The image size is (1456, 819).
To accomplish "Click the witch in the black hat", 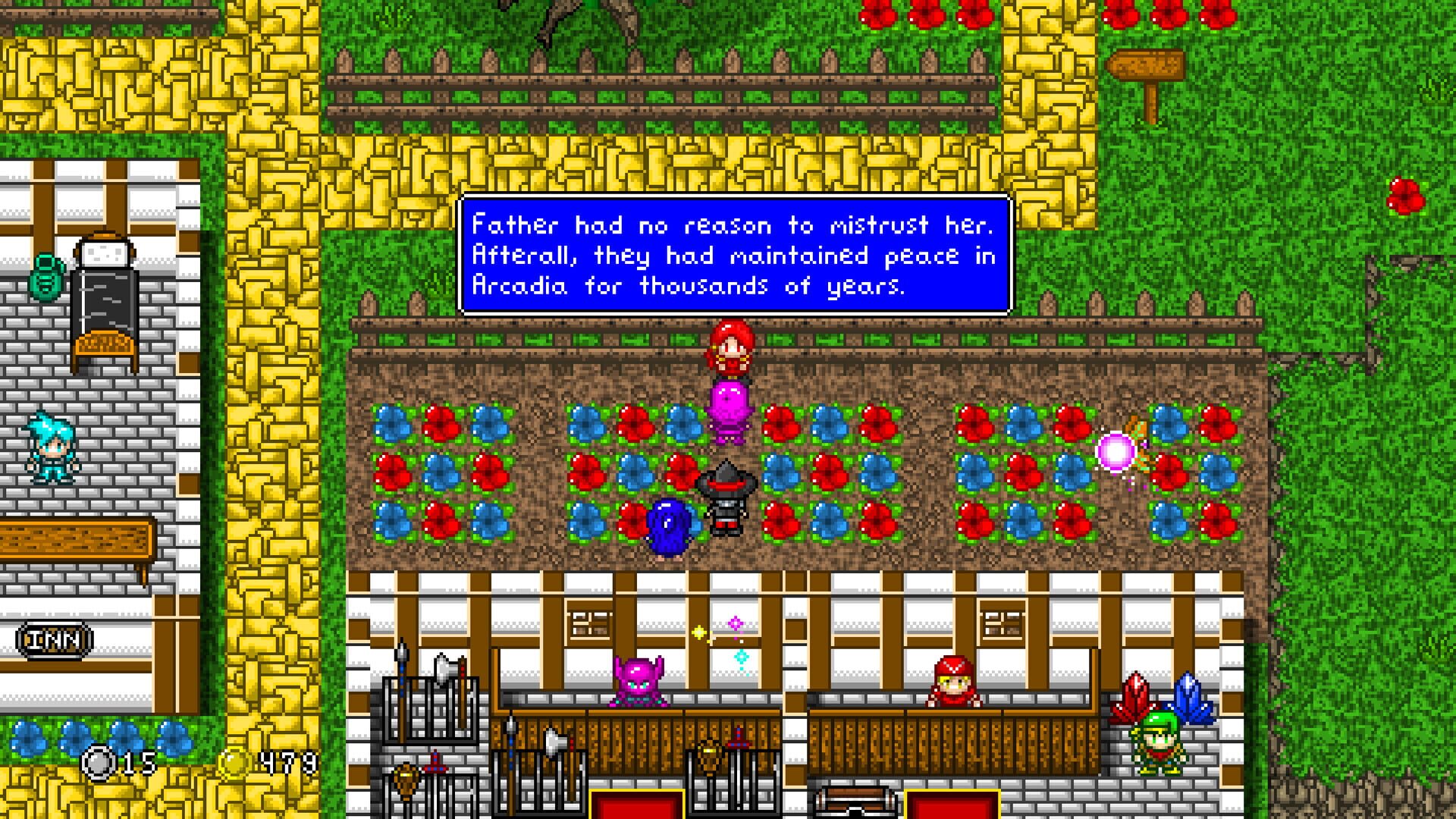I will tap(726, 497).
